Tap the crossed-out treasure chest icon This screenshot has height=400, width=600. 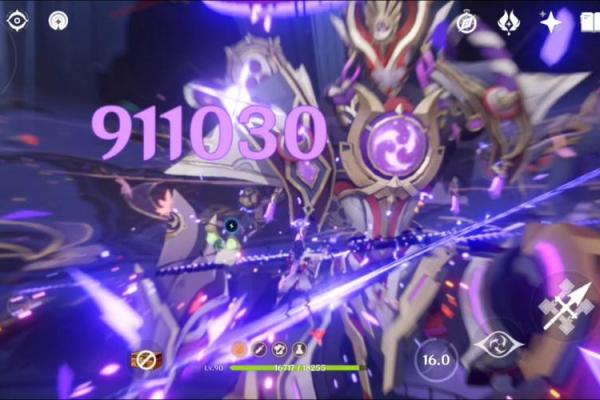(145, 358)
